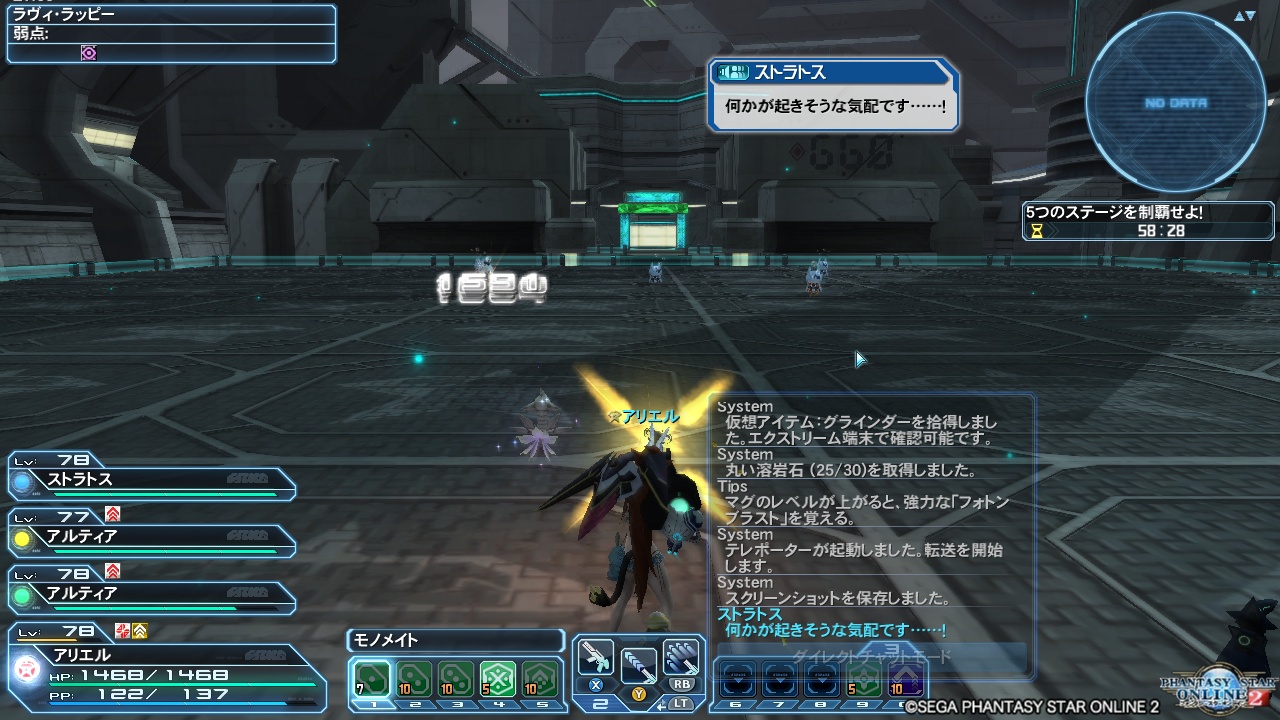1280x720 pixels.
Task: Click the light weakness icon under 弱点
Action: click(x=88, y=51)
